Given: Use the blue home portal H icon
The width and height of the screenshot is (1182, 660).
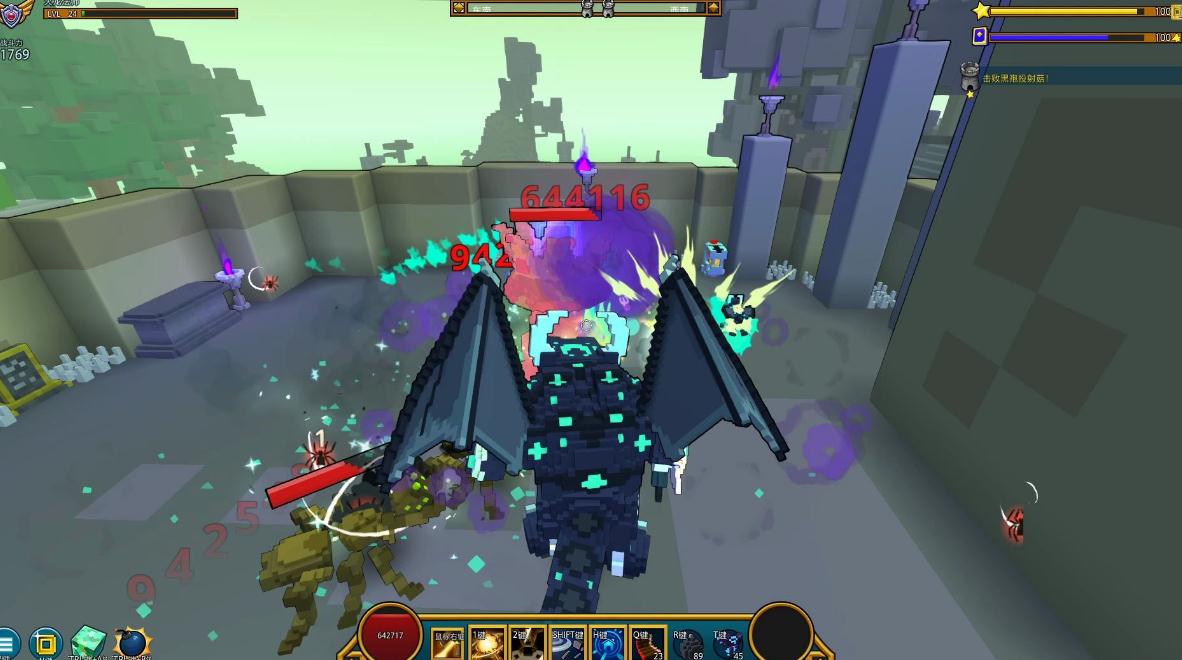Looking at the screenshot, I should pos(607,645).
